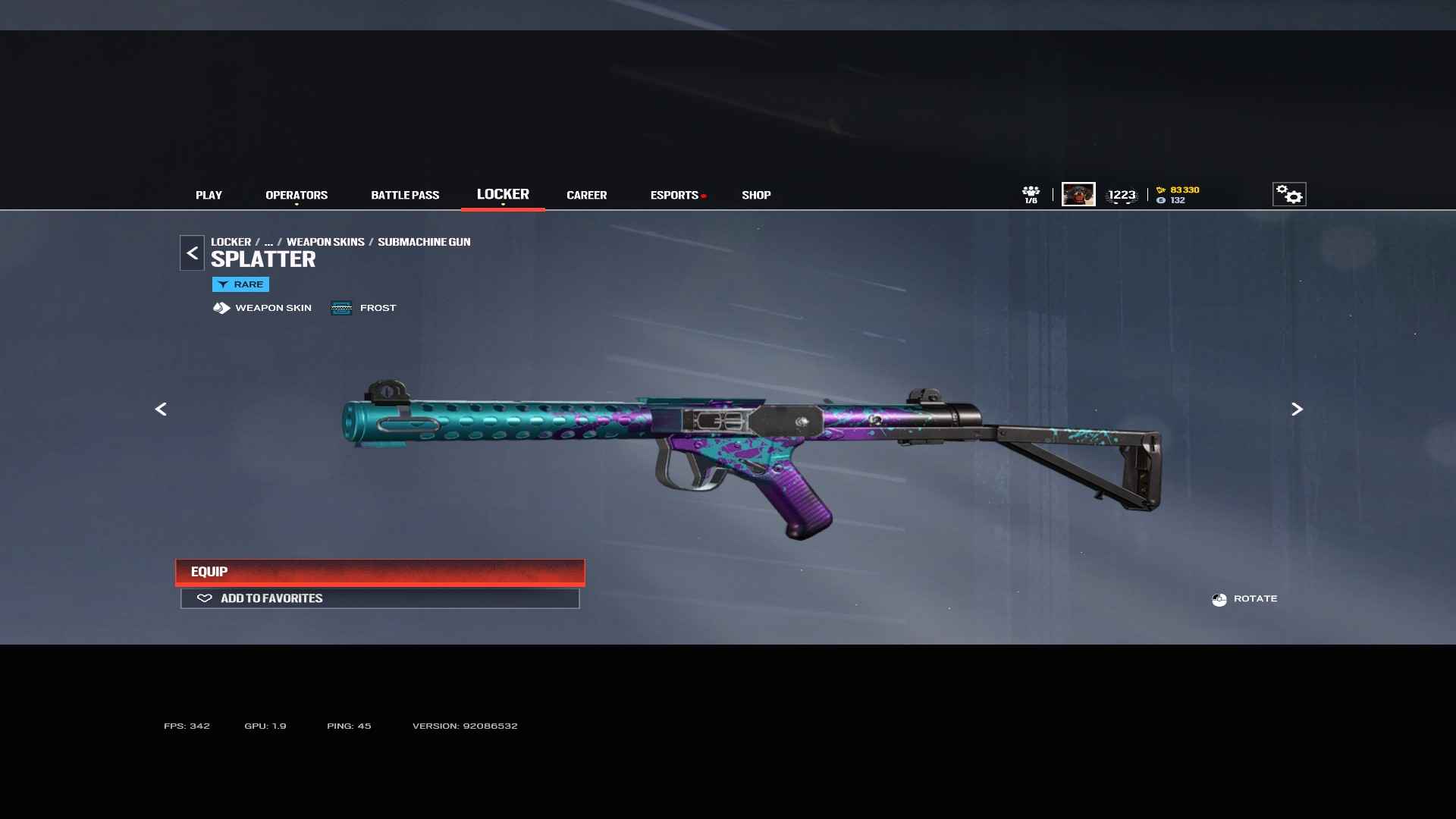Click the Renown currency counter
The width and height of the screenshot is (1456, 819).
(1179, 190)
